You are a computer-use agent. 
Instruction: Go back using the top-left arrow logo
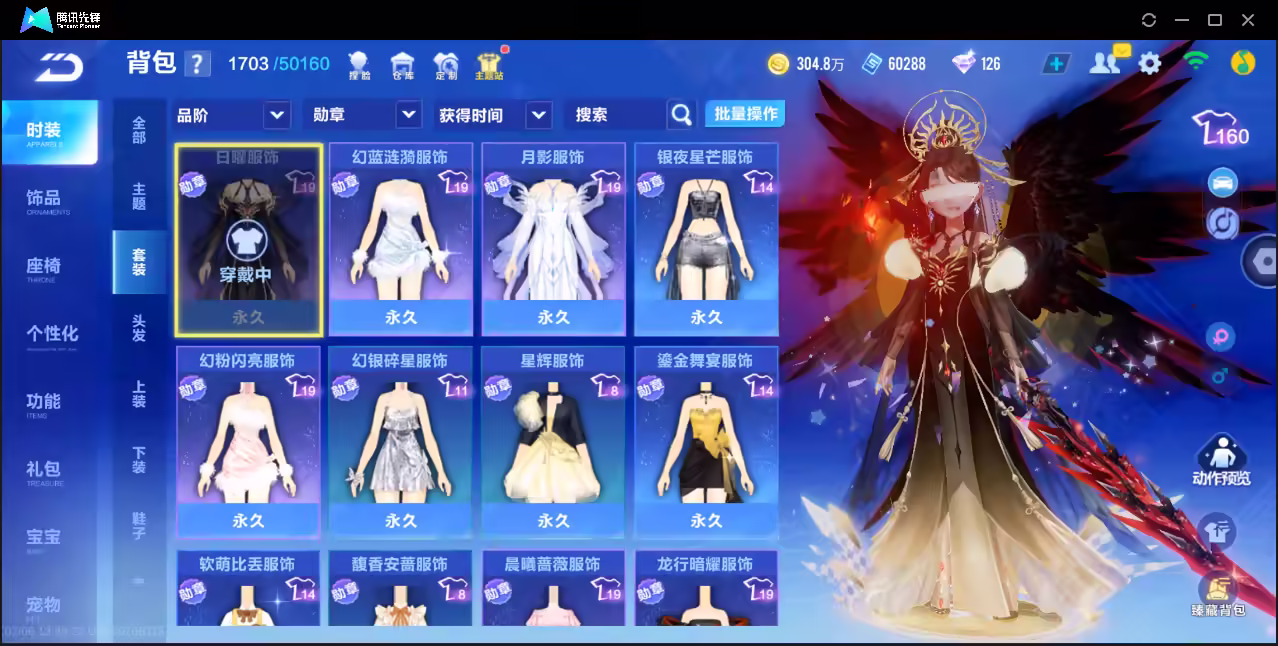click(58, 66)
